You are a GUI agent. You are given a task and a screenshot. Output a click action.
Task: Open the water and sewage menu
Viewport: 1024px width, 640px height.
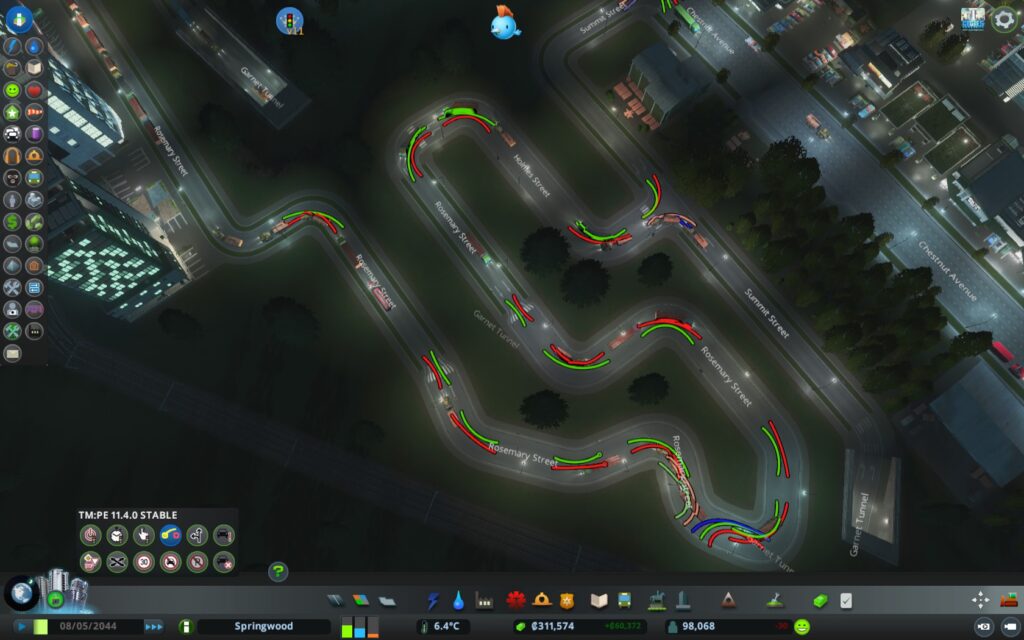click(x=458, y=601)
